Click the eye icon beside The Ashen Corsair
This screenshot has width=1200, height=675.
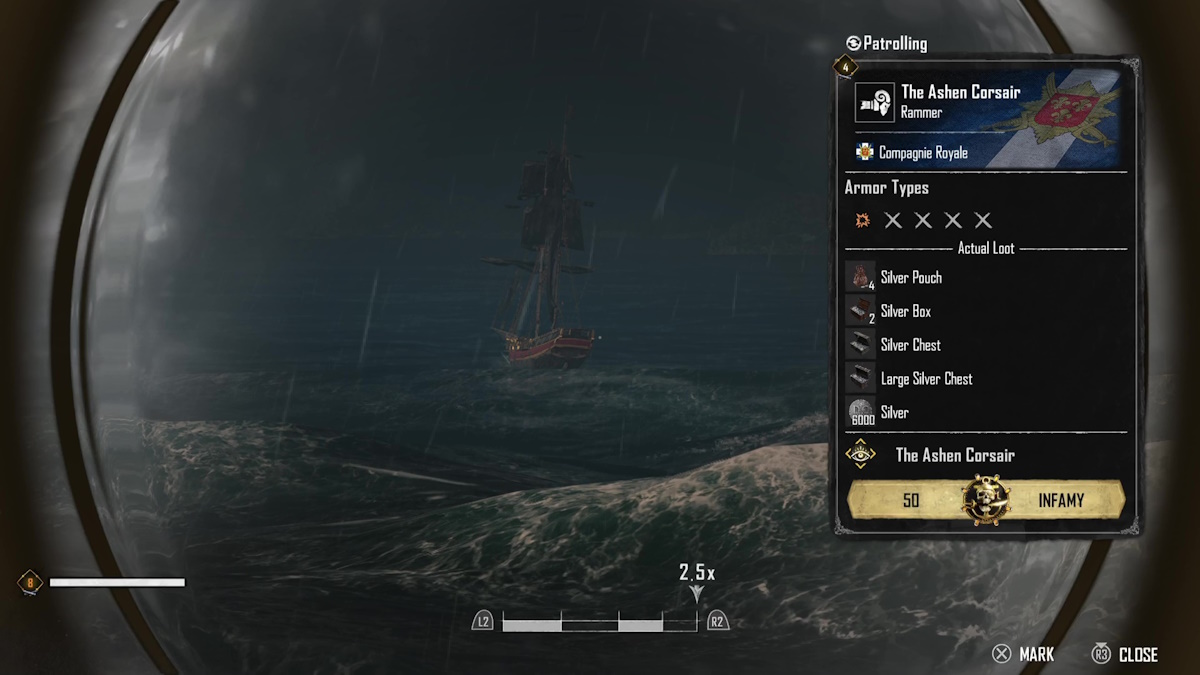(x=860, y=455)
